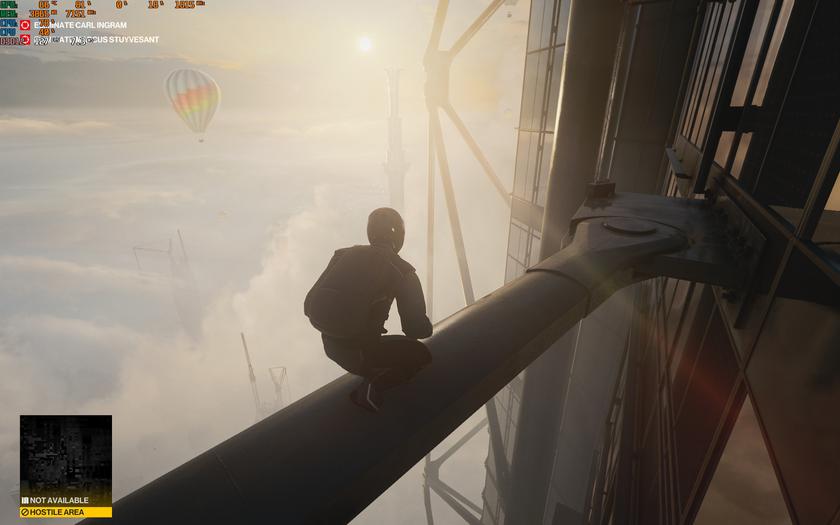The image size is (840, 525).
Task: Click the Hostile Area status banner
Action: tap(66, 512)
